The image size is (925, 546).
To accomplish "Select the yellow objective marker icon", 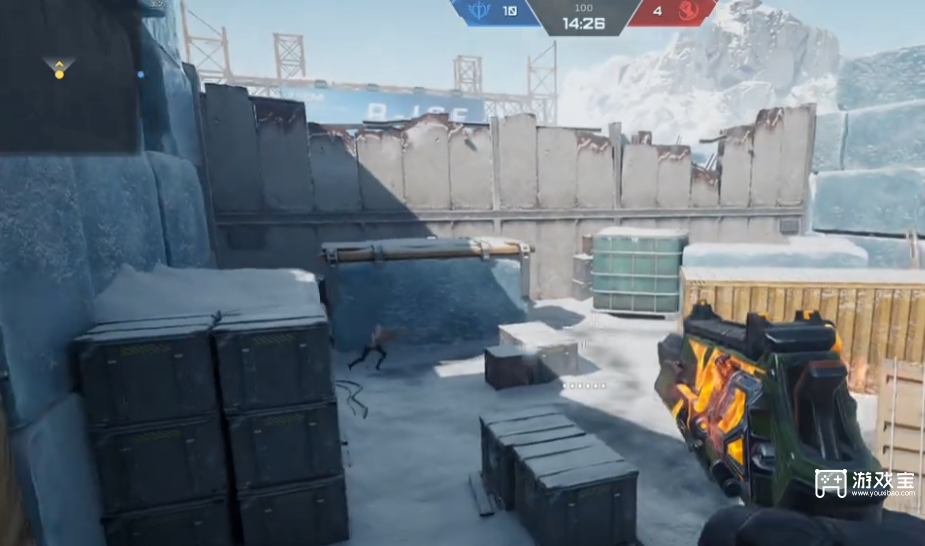I will coord(59,68).
